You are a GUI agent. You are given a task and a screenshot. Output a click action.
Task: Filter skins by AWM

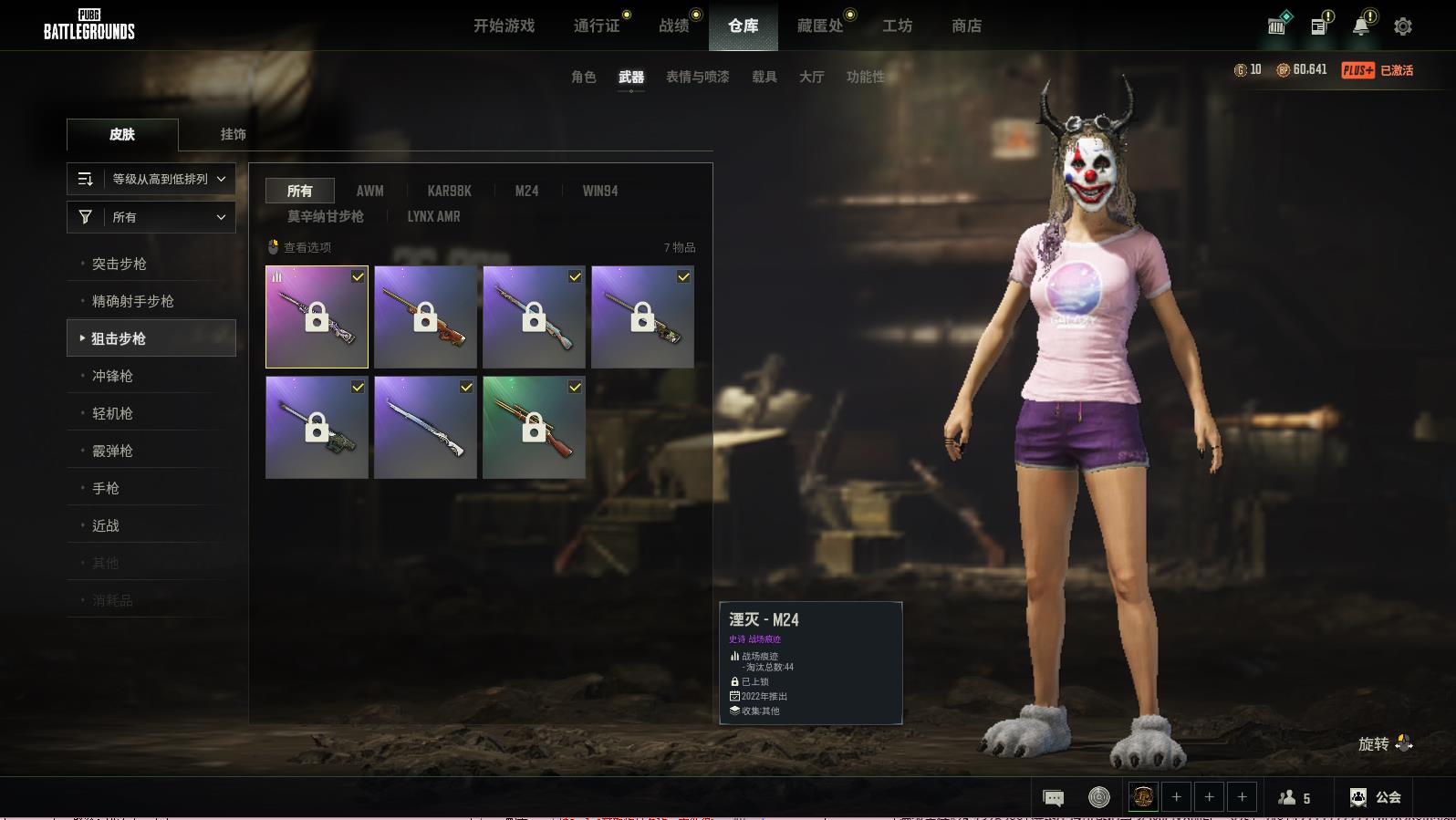pos(369,191)
